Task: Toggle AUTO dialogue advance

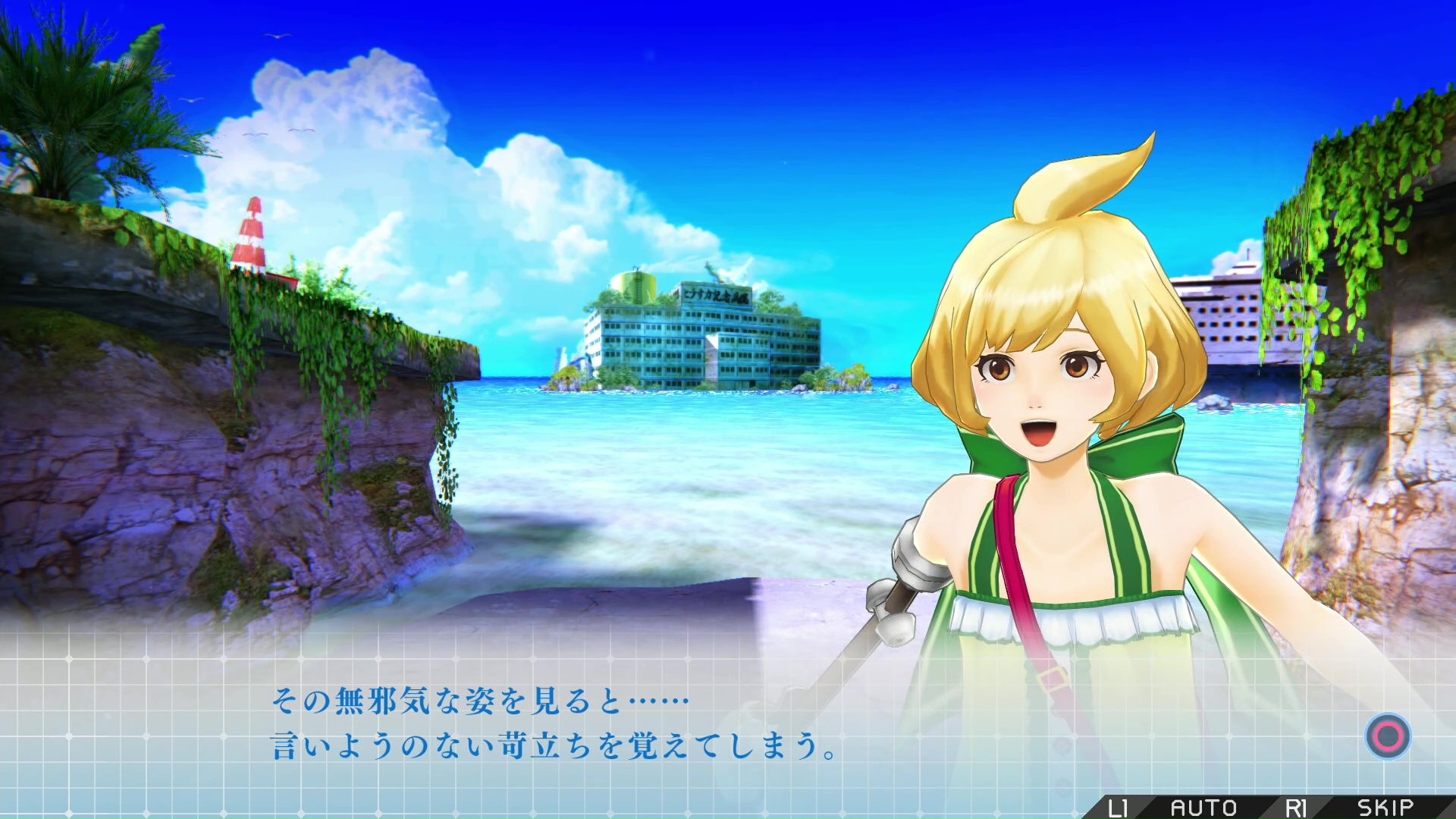Action: pos(1203,808)
